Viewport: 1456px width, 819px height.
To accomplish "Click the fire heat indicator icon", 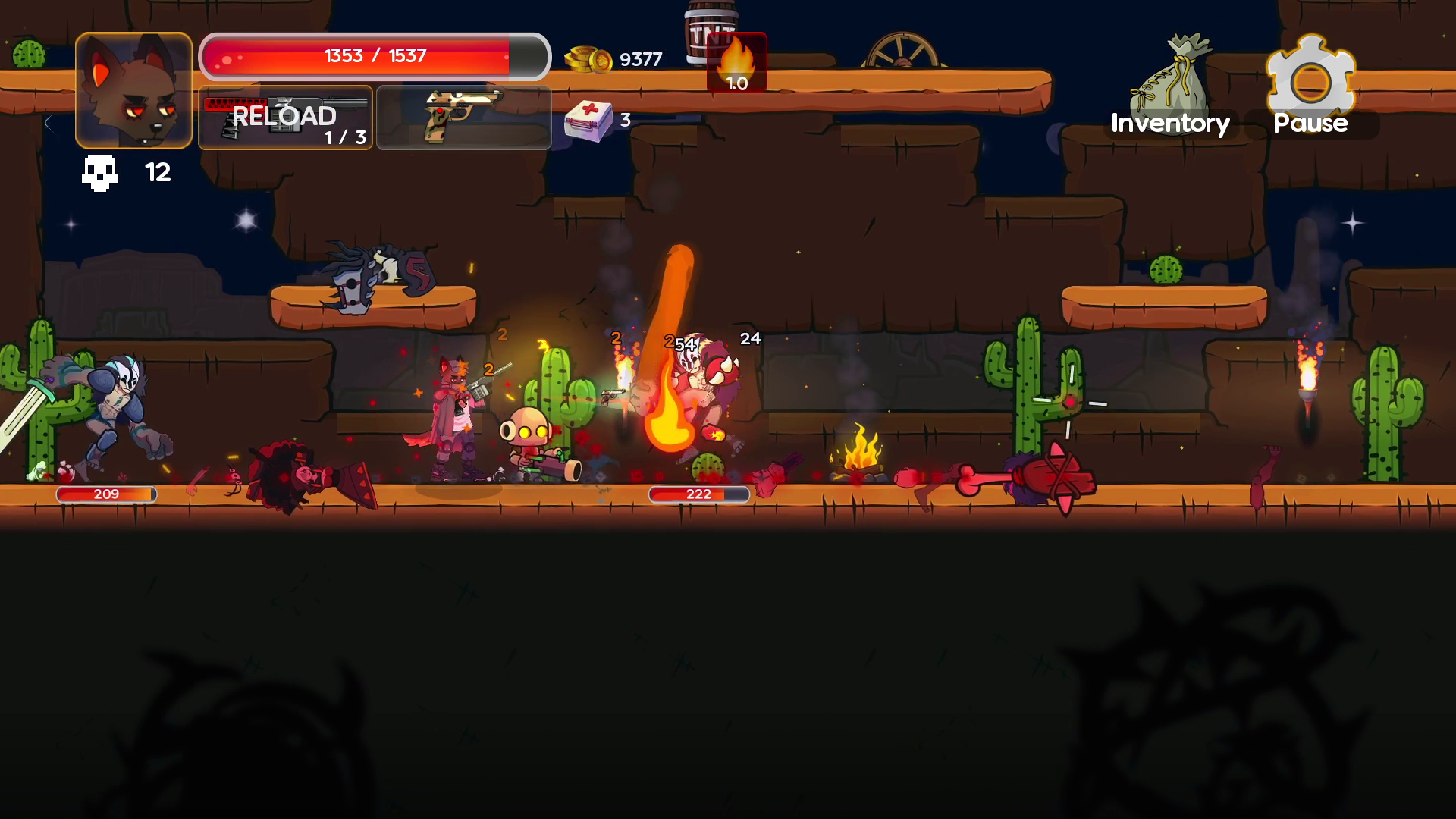I will point(738,61).
